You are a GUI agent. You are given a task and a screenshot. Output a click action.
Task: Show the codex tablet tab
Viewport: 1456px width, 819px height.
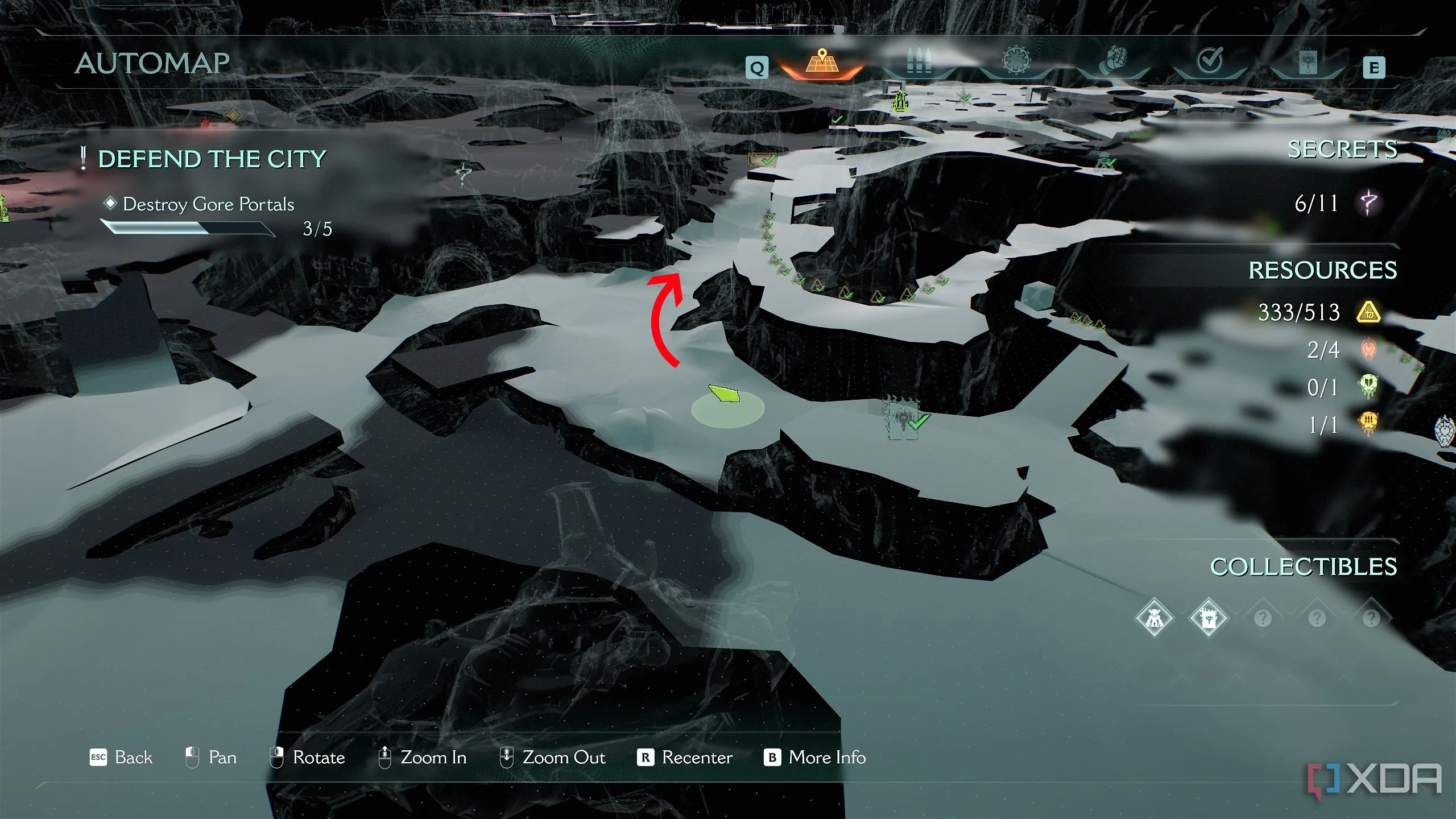(x=1308, y=63)
